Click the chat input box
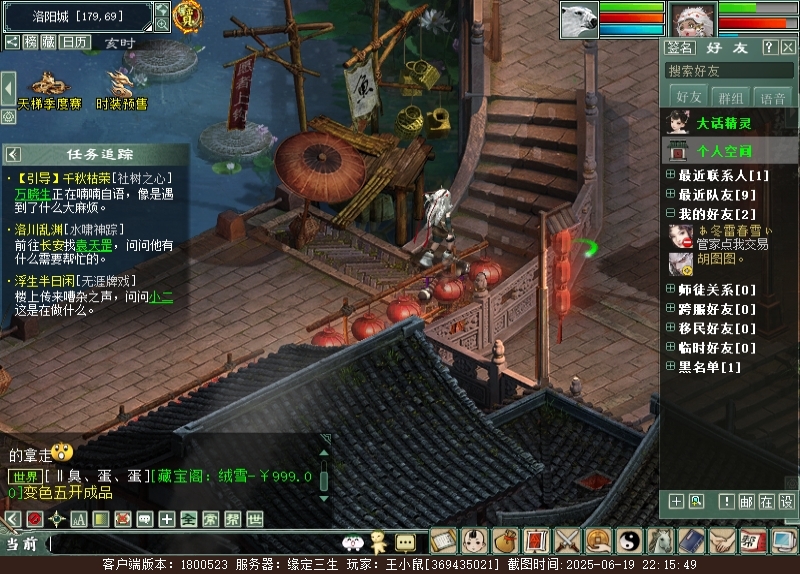Viewport: 800px width, 574px height. point(190,543)
